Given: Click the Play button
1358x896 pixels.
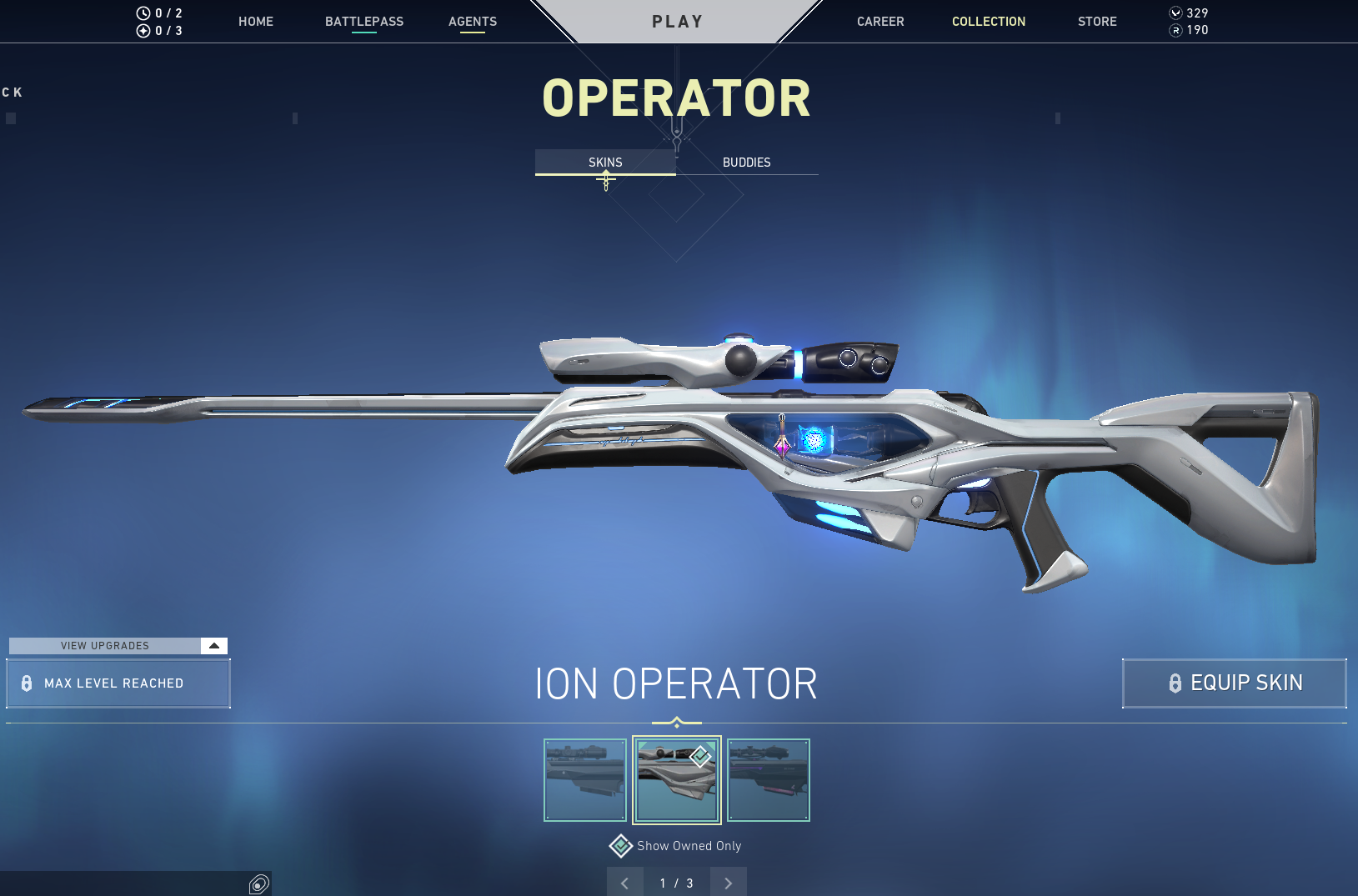Looking at the screenshot, I should coord(677,22).
